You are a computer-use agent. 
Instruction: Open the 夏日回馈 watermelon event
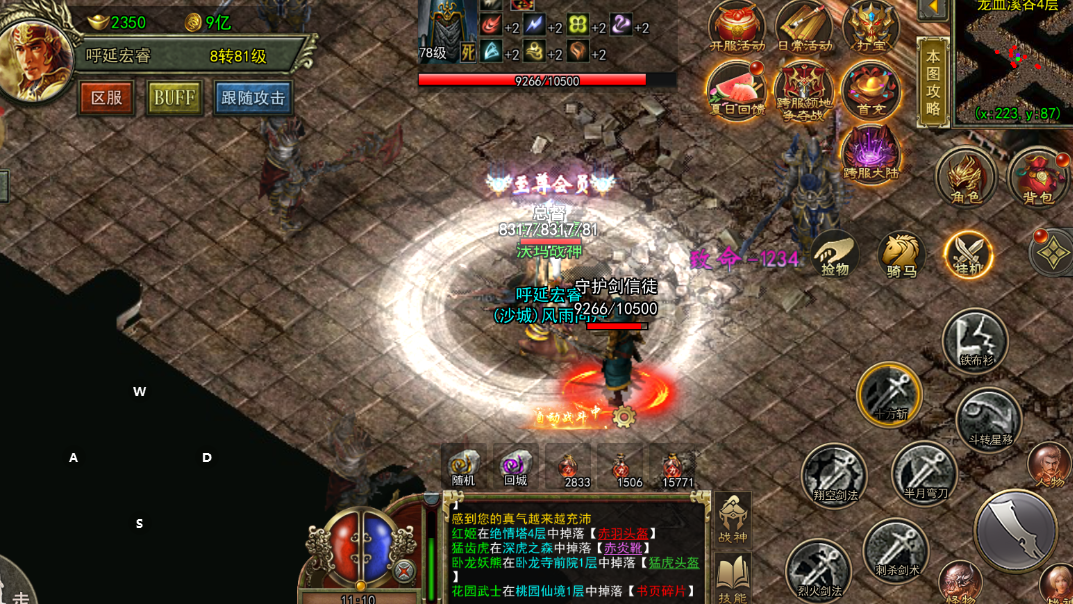737,90
